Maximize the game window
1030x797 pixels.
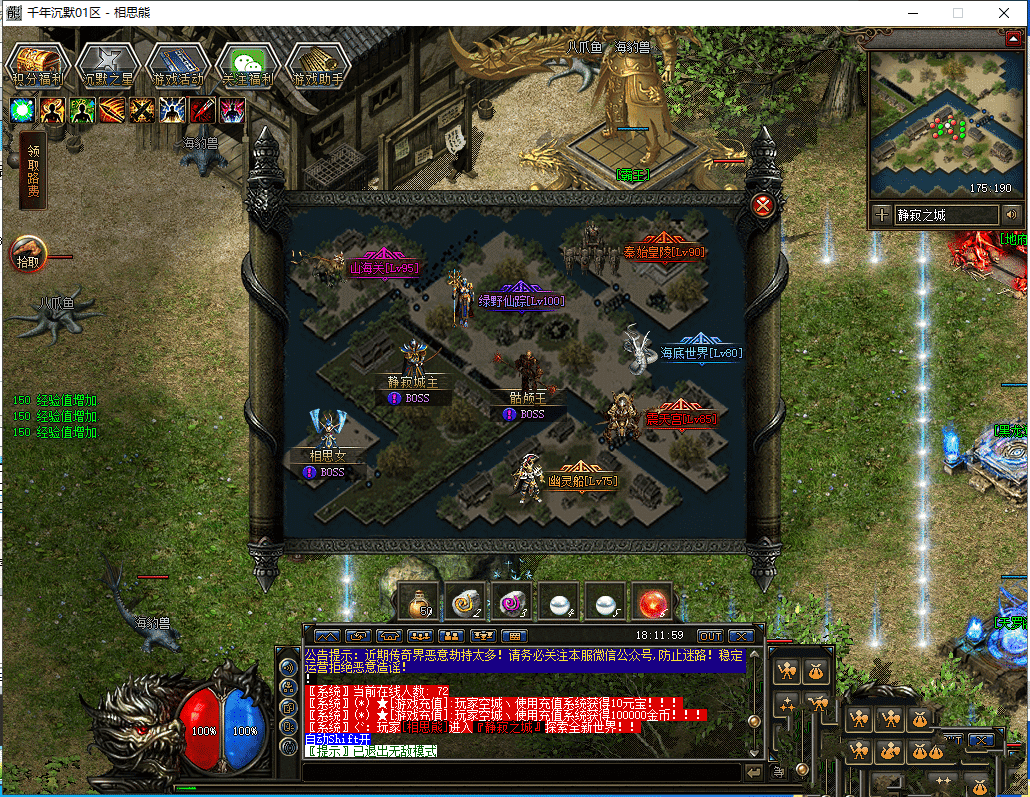pyautogui.click(x=957, y=13)
